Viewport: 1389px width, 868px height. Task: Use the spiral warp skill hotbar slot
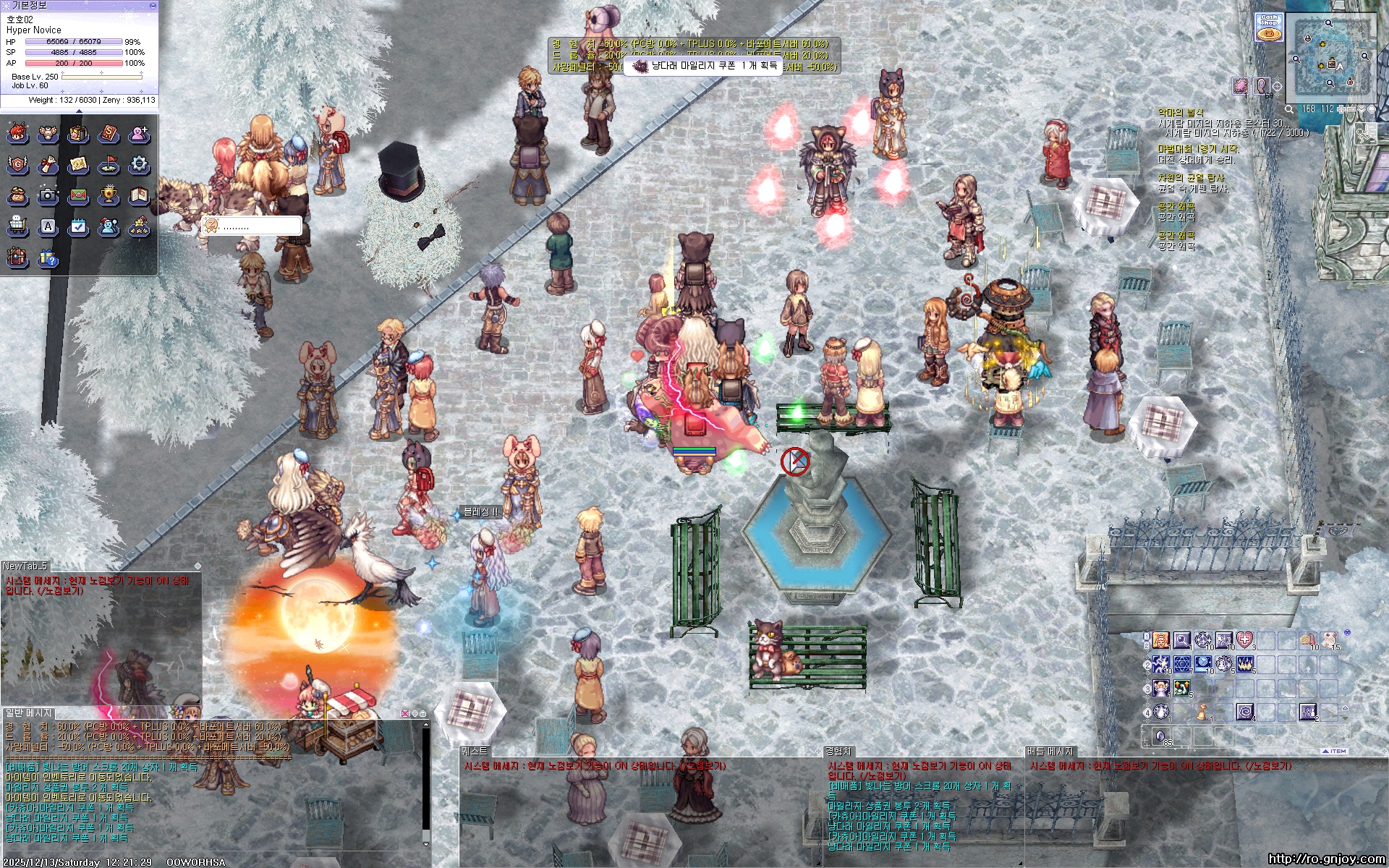coord(1244,712)
